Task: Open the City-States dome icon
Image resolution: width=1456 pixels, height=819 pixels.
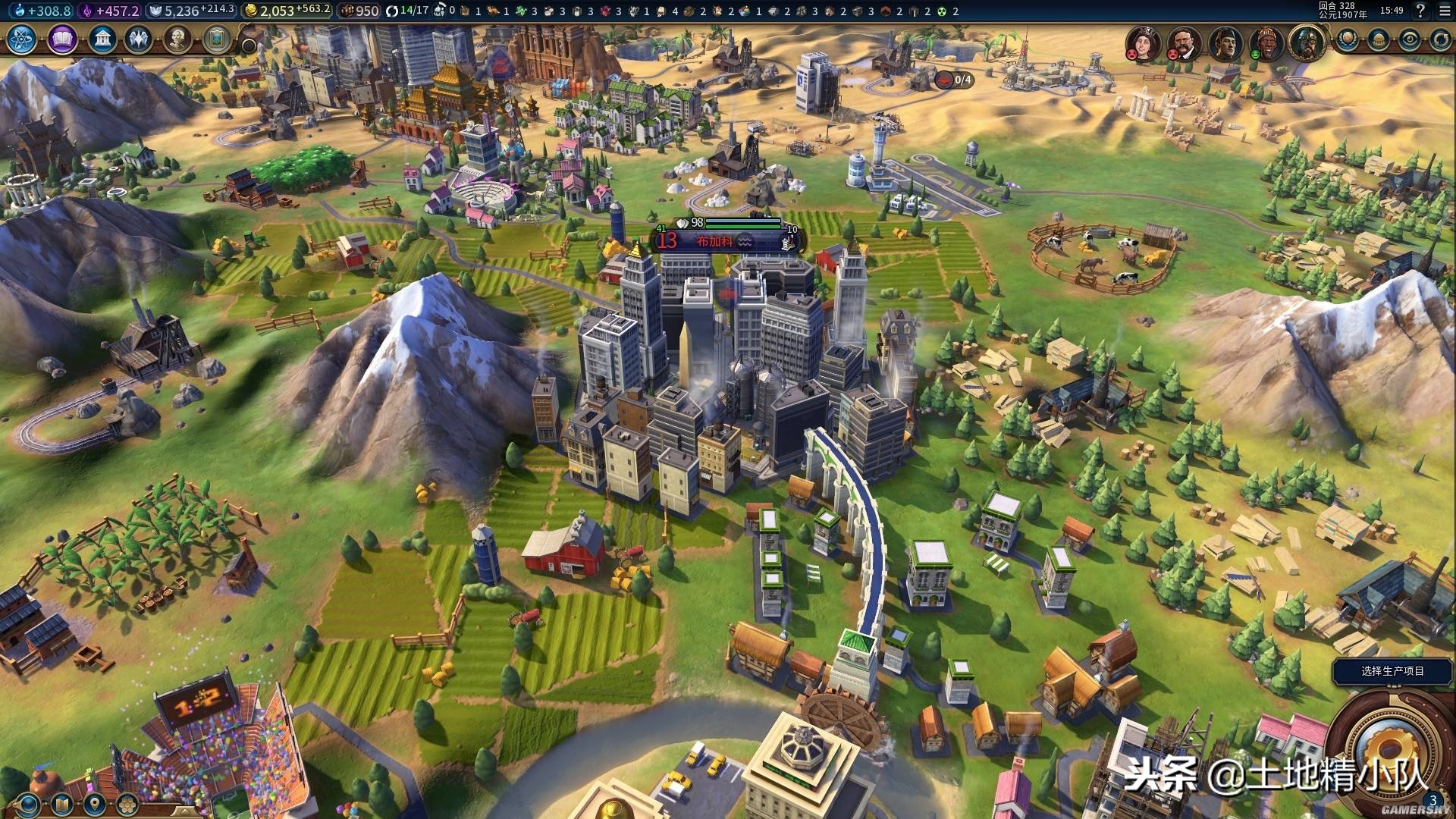Action: click(1379, 39)
